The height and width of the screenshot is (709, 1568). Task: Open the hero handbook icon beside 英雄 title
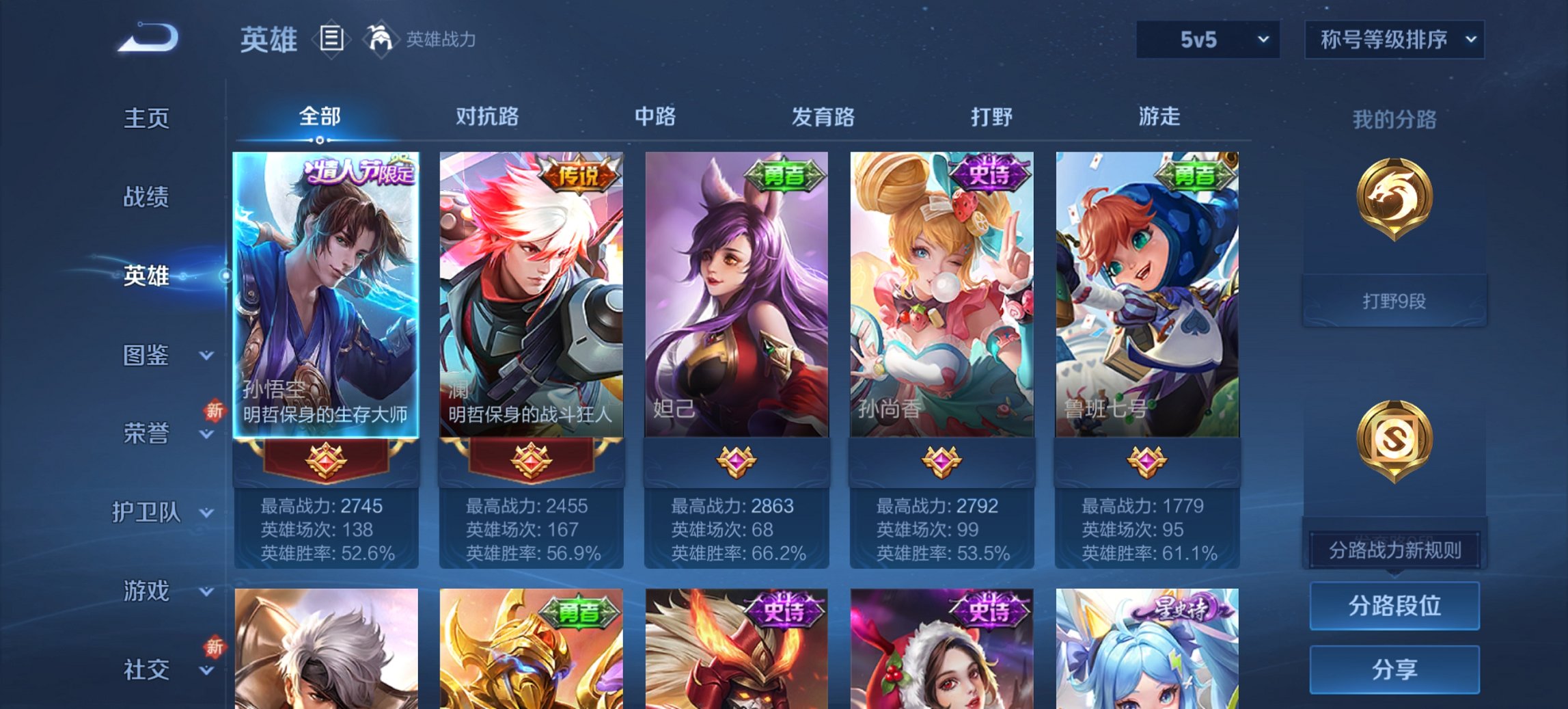(330, 40)
